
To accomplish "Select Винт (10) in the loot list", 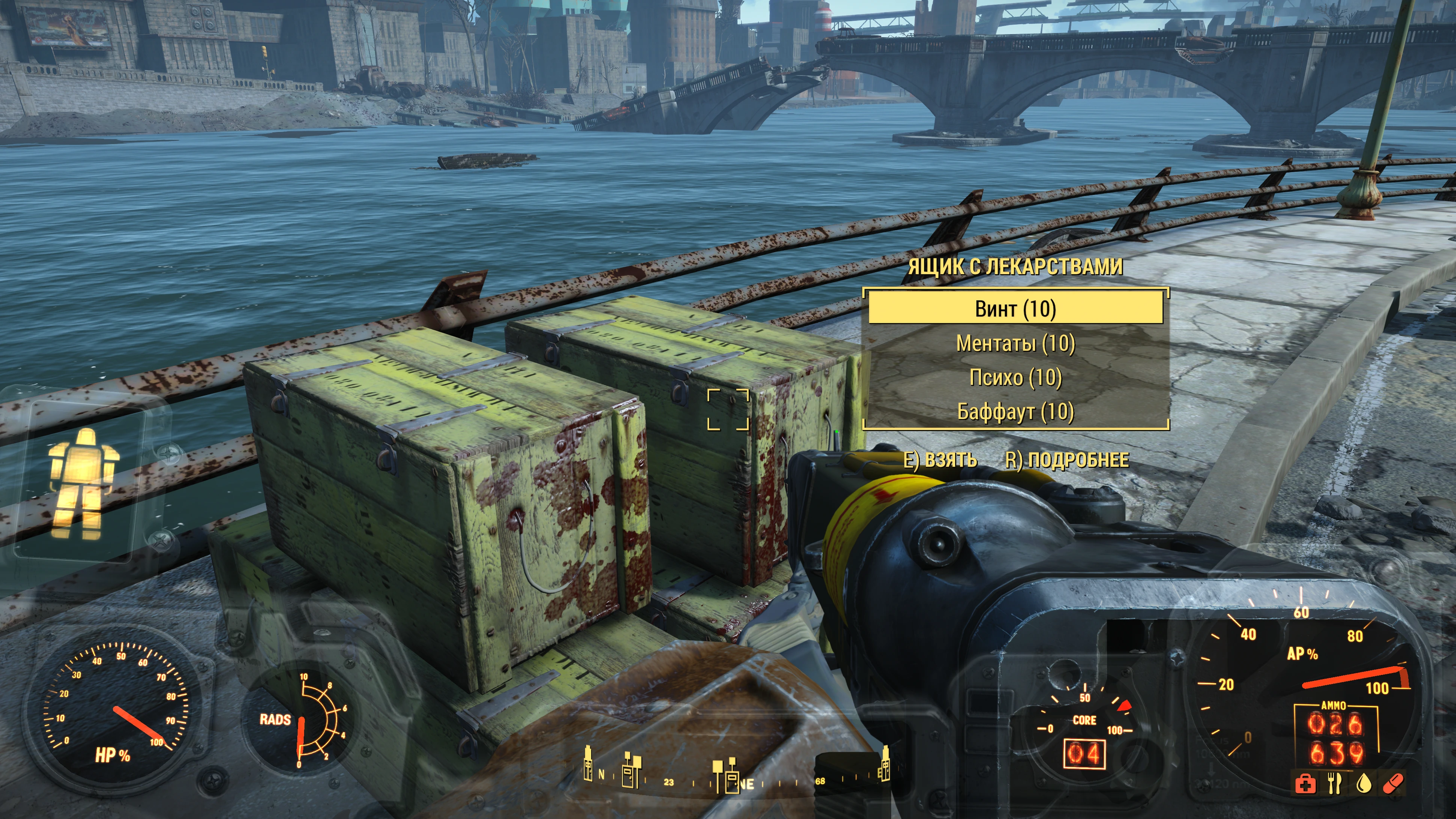I will point(1015,309).
